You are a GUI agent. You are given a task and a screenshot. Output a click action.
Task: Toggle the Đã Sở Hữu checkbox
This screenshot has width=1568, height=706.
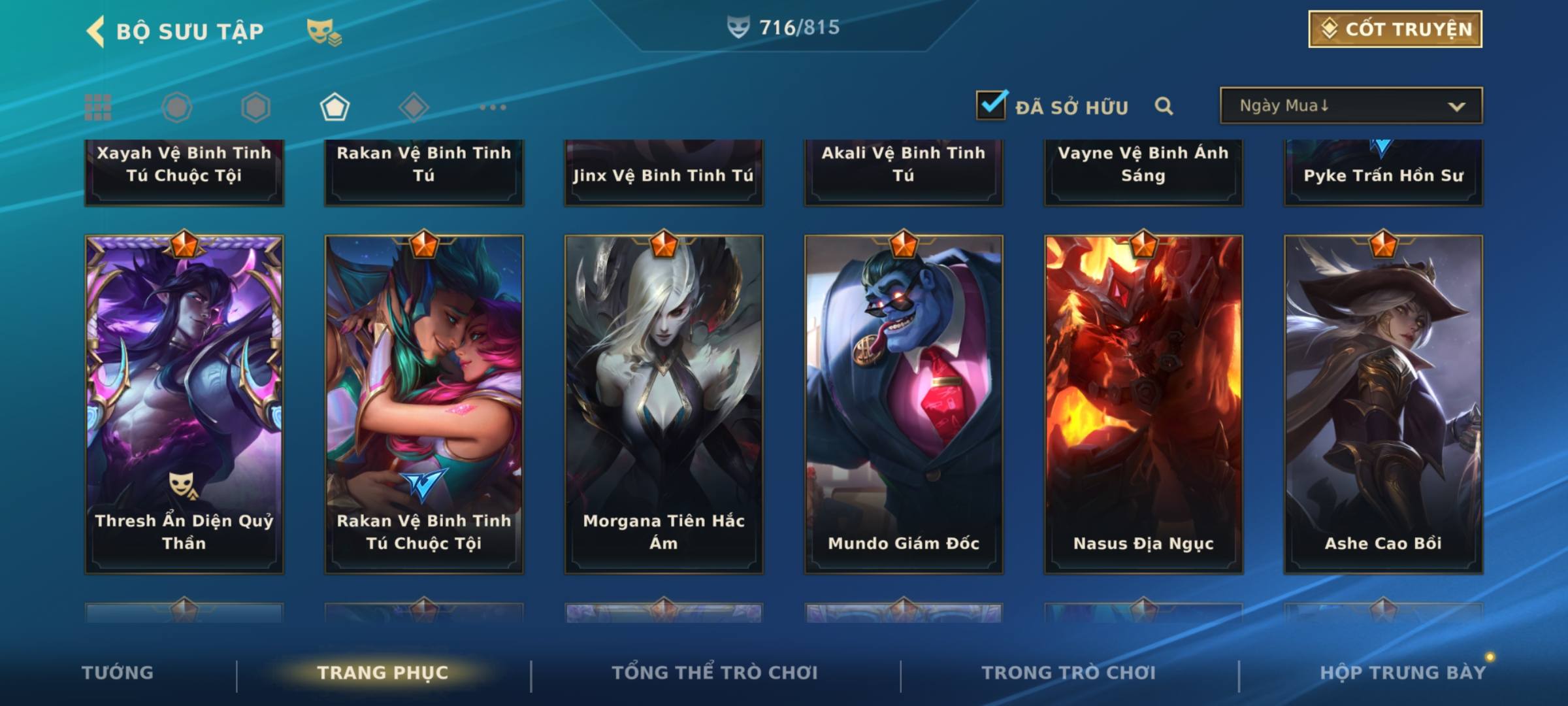(991, 106)
